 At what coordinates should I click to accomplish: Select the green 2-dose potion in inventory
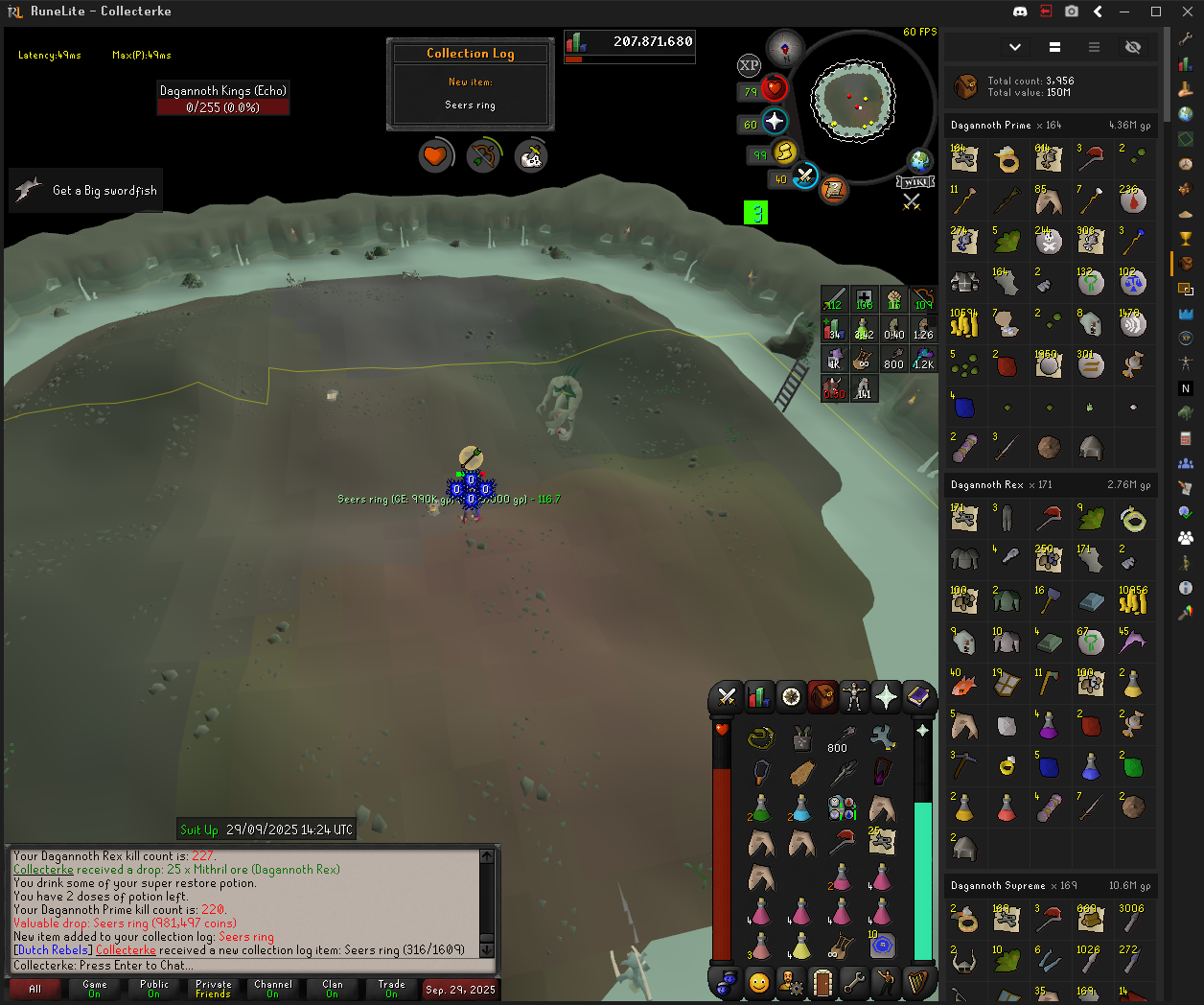pyautogui.click(x=760, y=809)
